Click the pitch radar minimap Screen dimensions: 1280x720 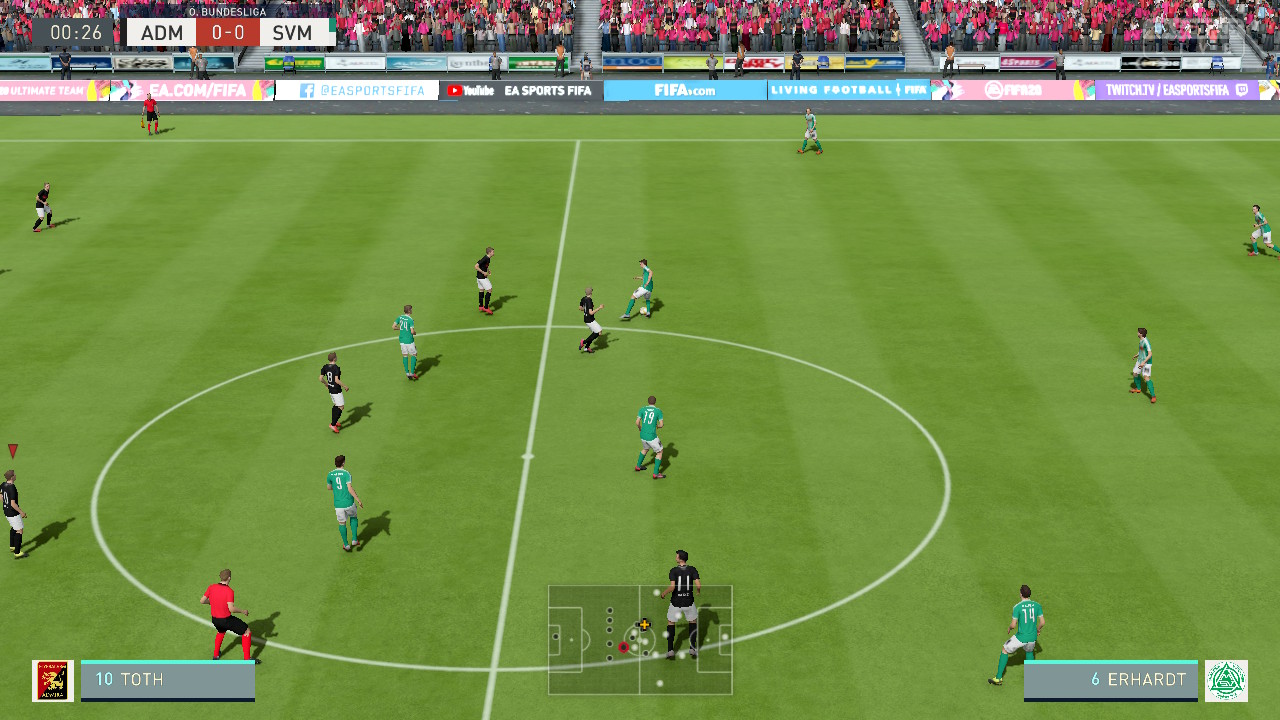tap(640, 639)
